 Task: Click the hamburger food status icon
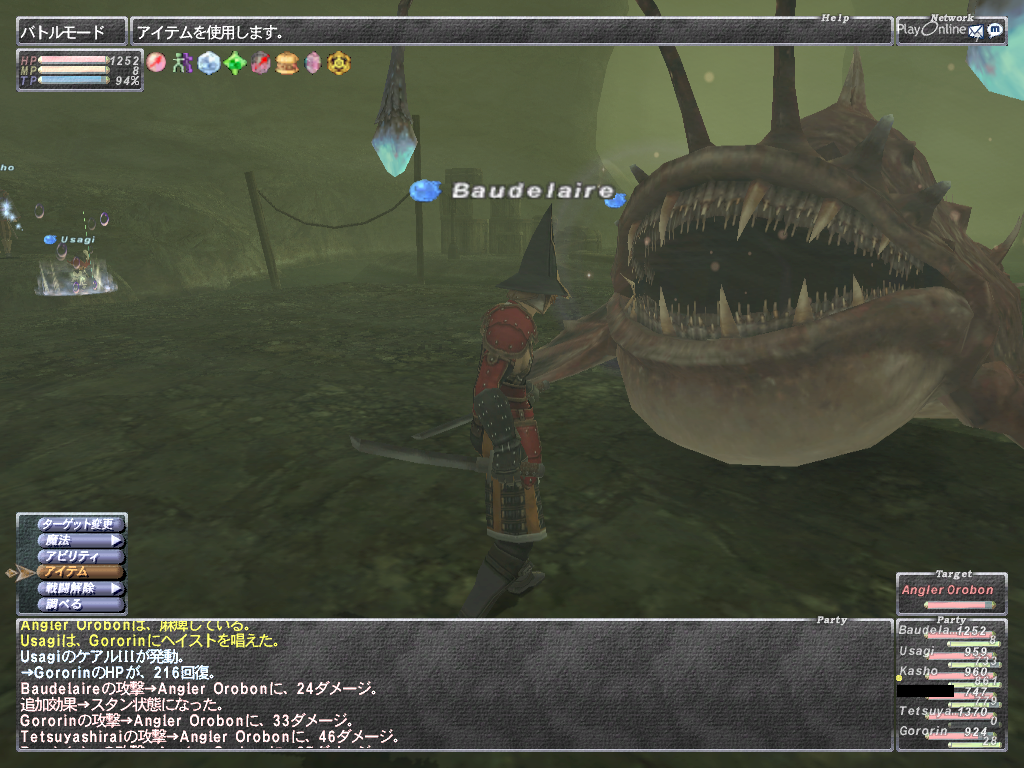coord(287,63)
